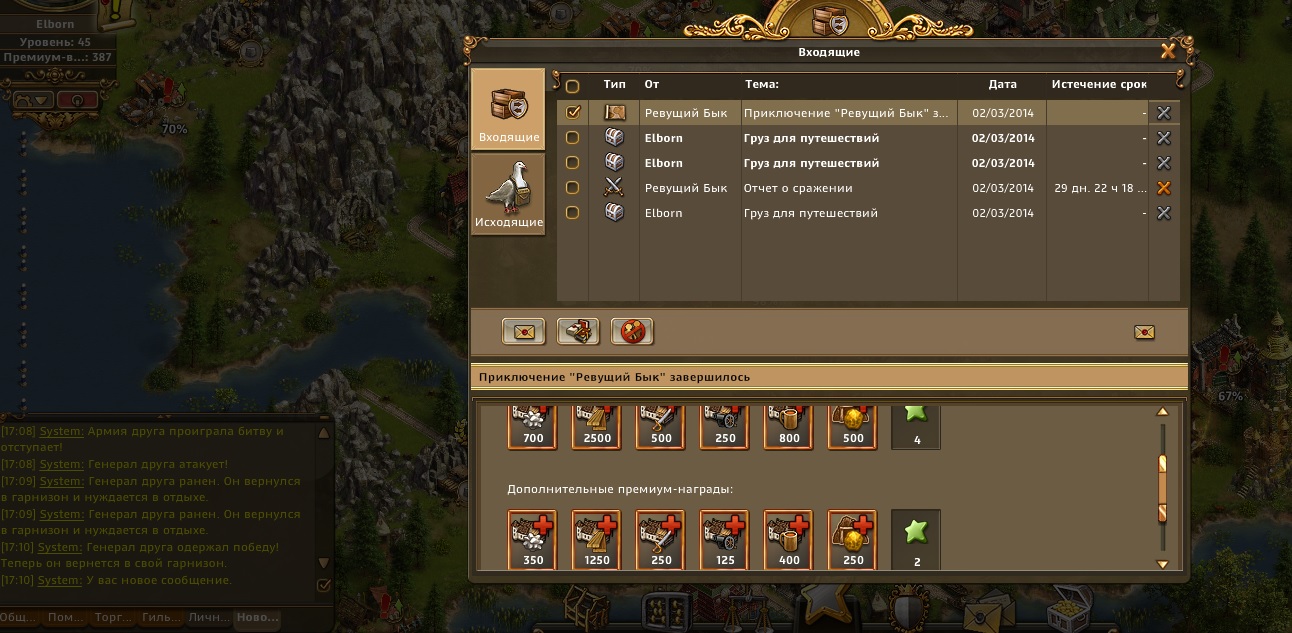
Task: Close the Входящие mail window
Action: coord(1167,51)
